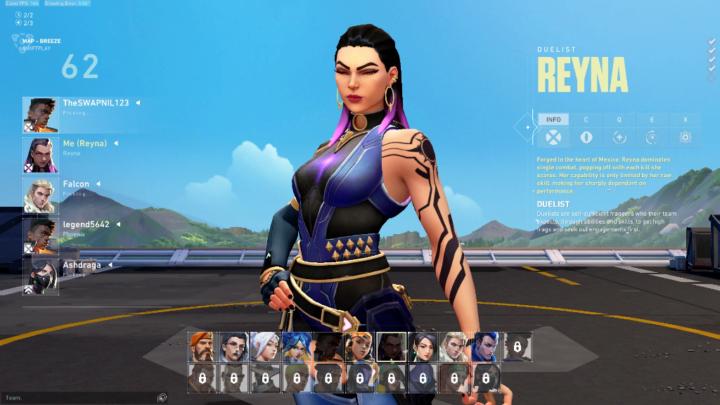Choose Sage from the agent grid

click(x=423, y=346)
